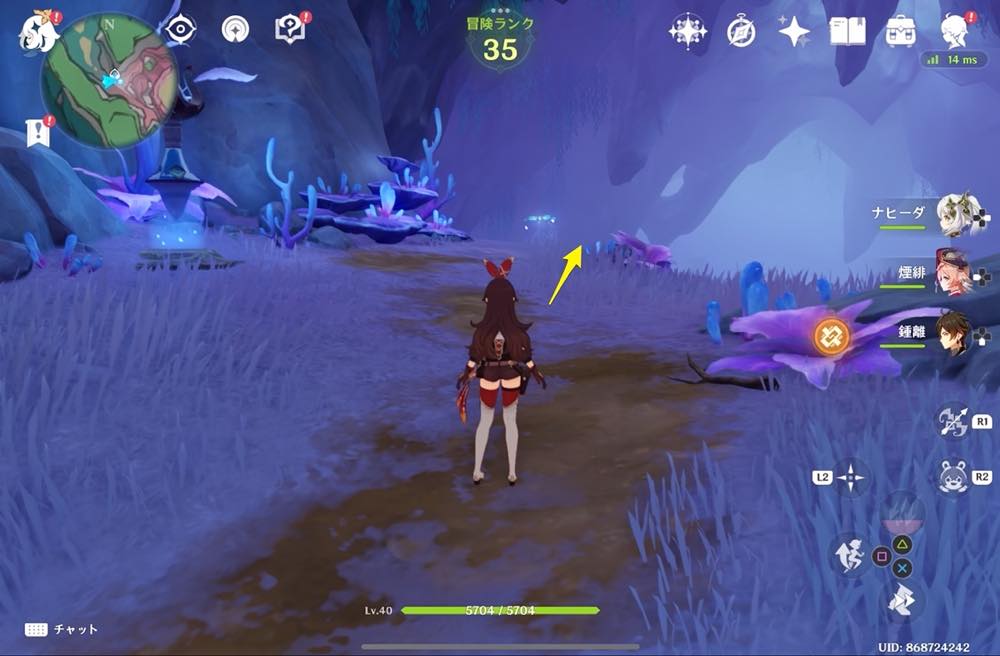Open the exclamation banner notice icon
1000x656 pixels.
tap(38, 132)
